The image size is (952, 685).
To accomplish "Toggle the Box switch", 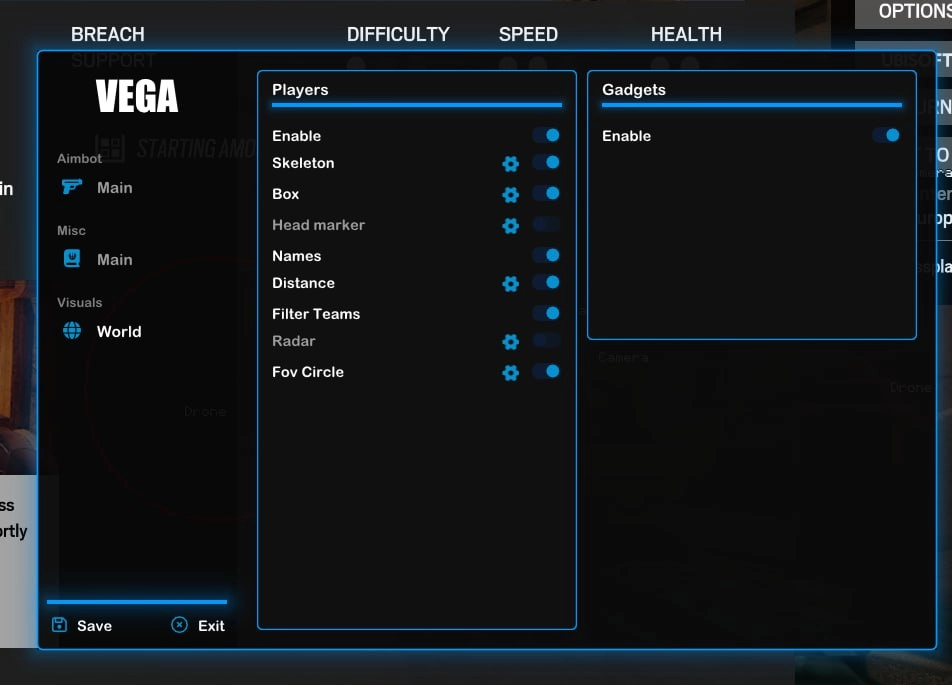I will pyautogui.click(x=546, y=193).
